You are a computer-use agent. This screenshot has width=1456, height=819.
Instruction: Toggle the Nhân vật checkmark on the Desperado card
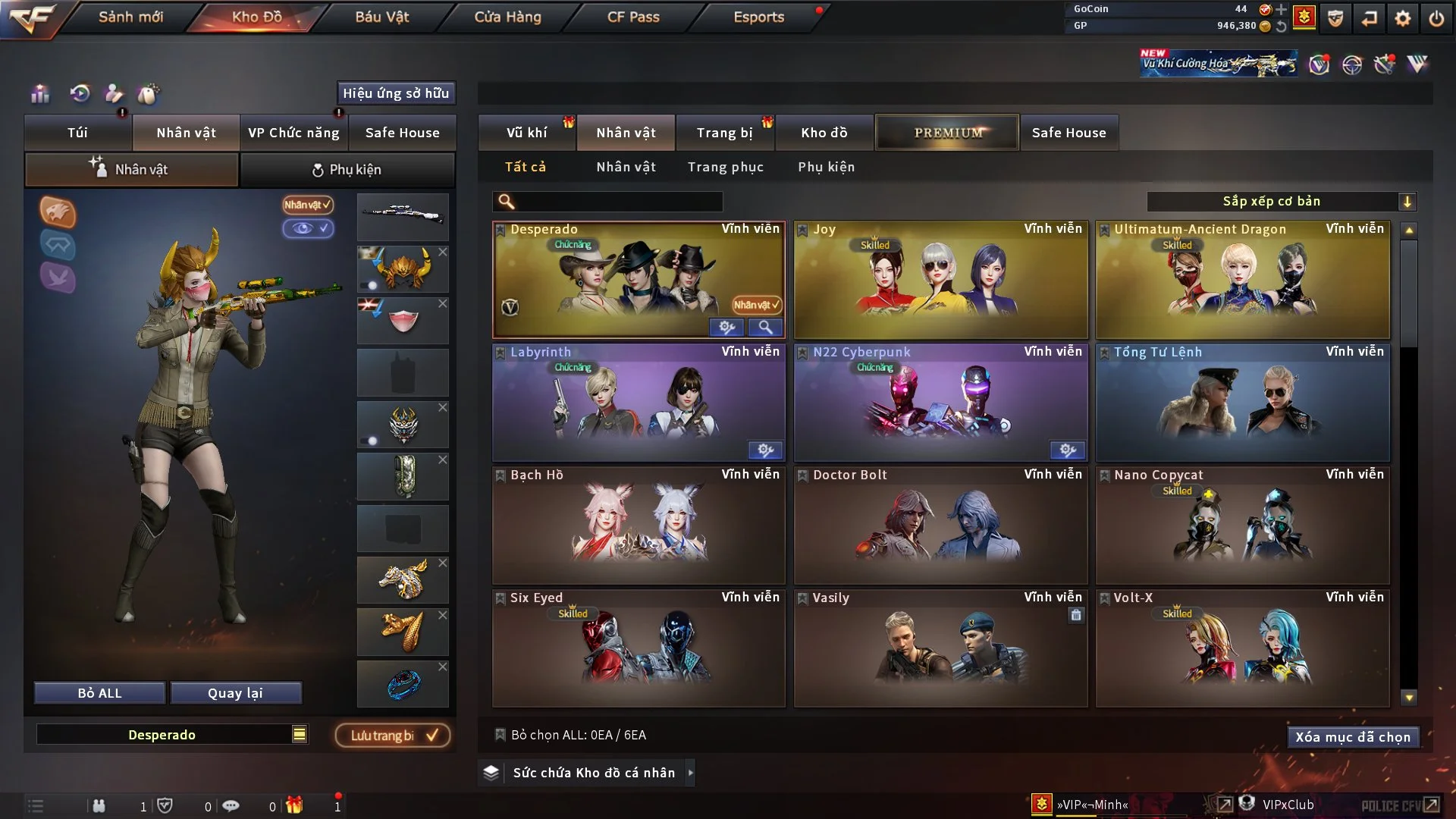(755, 305)
